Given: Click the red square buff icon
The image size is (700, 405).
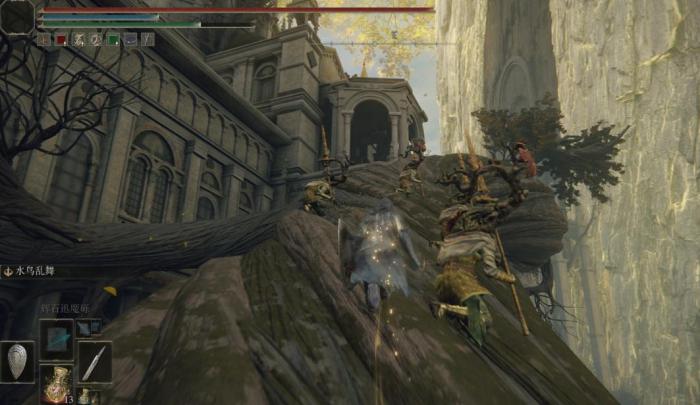Looking at the screenshot, I should [x=60, y=40].
